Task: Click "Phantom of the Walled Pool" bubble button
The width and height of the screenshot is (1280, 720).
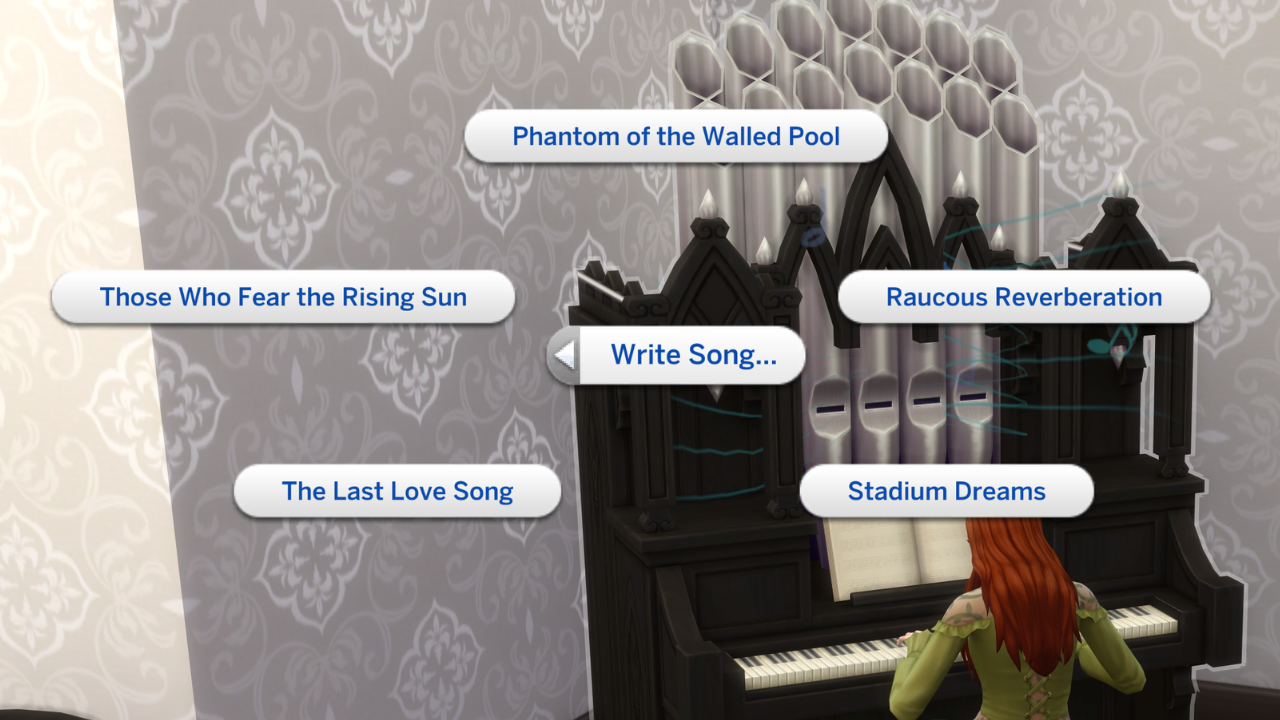Action: 675,136
